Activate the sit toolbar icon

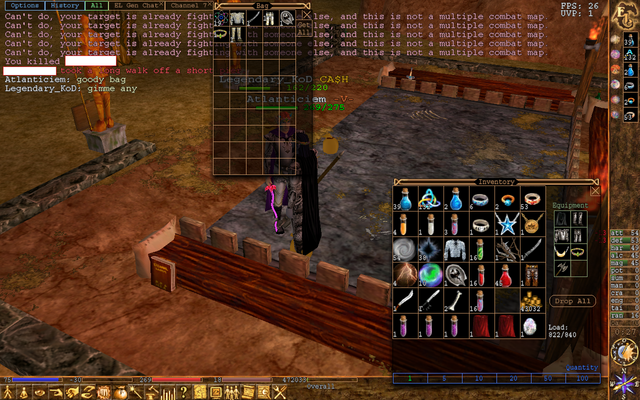(x=24, y=391)
